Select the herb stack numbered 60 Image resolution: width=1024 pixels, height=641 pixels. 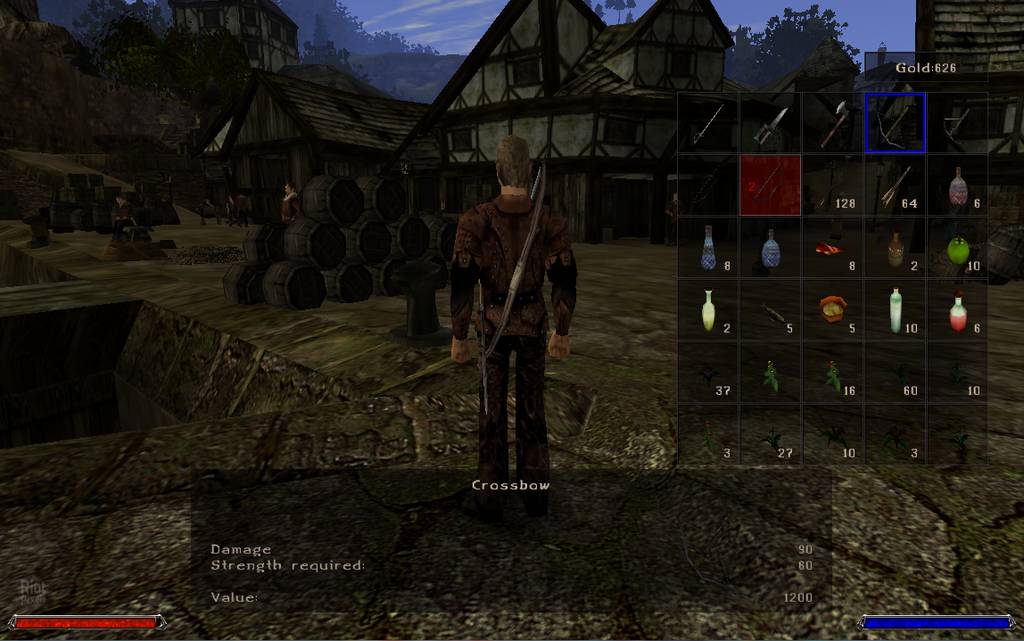pyautogui.click(x=895, y=373)
